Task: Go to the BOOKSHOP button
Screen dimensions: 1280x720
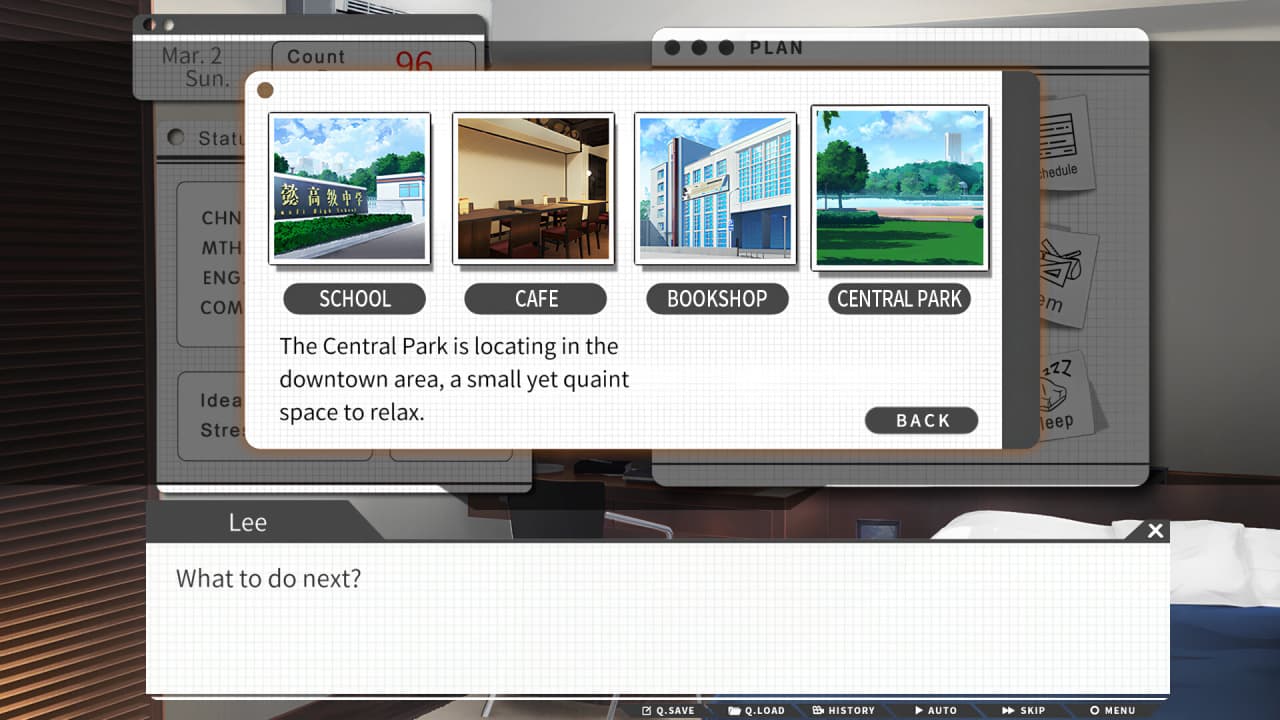Action: point(717,299)
